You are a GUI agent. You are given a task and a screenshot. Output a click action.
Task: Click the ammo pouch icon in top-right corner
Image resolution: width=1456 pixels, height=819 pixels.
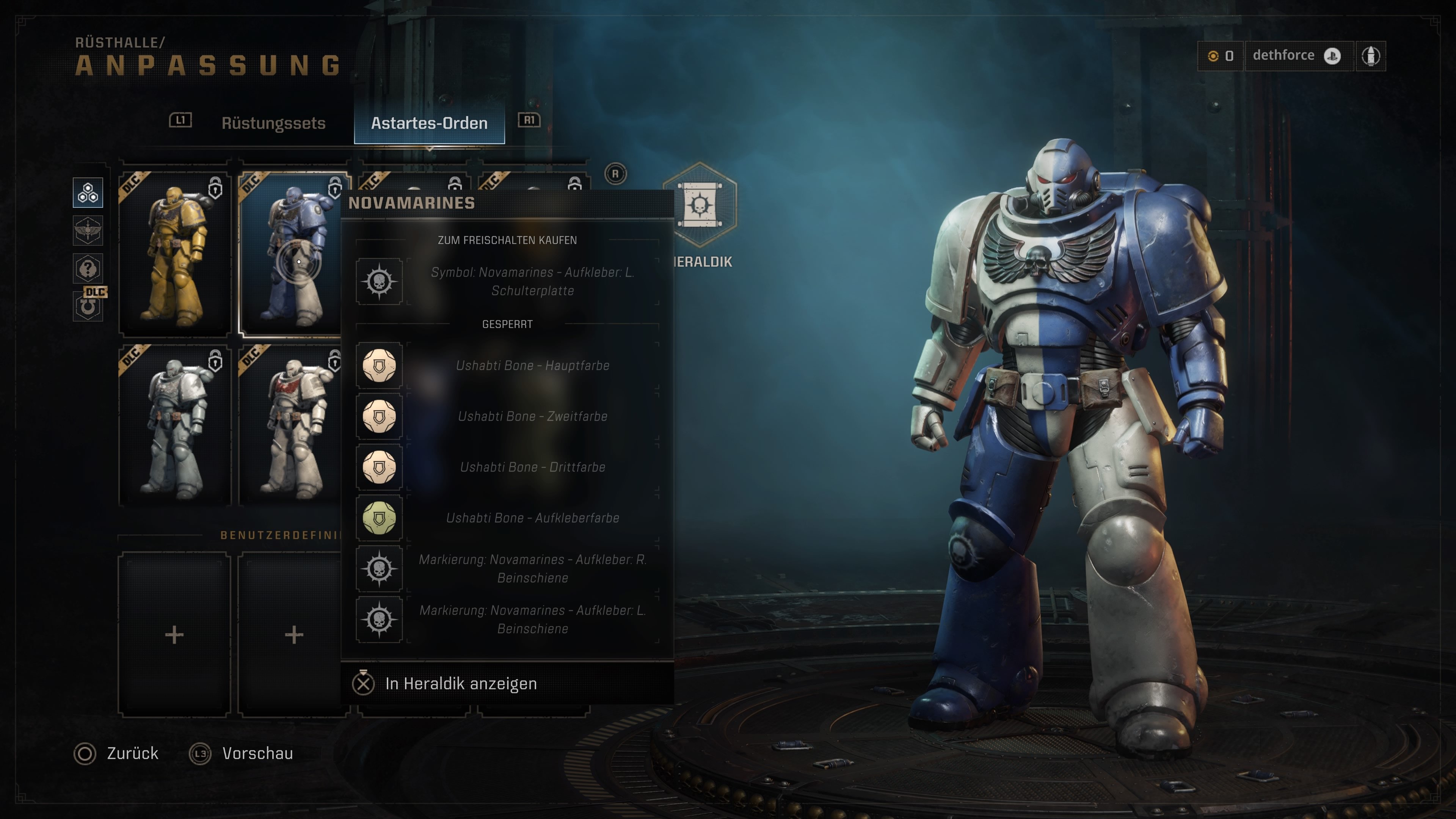pyautogui.click(x=1373, y=55)
